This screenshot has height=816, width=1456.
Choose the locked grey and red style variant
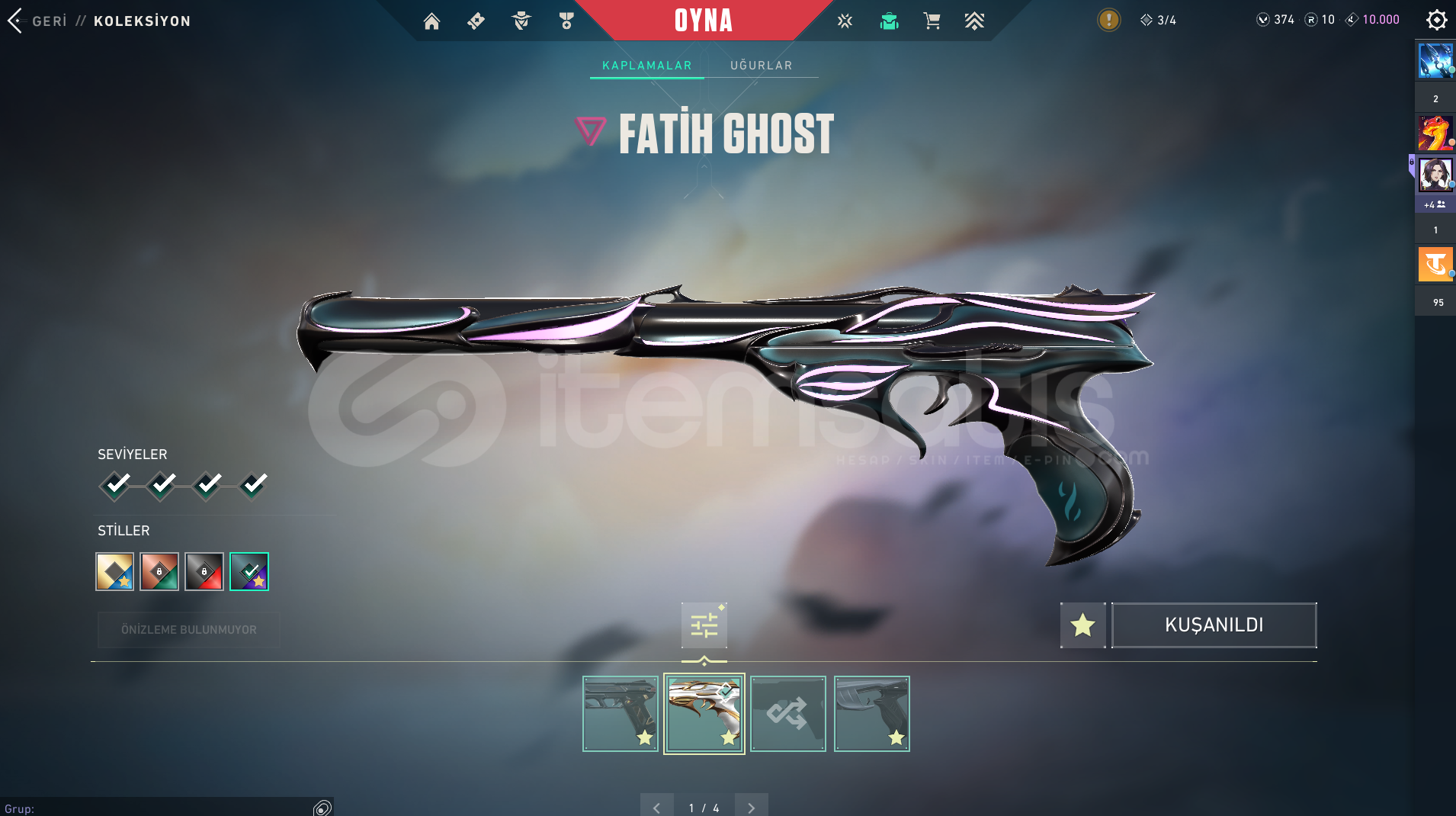pyautogui.click(x=204, y=571)
